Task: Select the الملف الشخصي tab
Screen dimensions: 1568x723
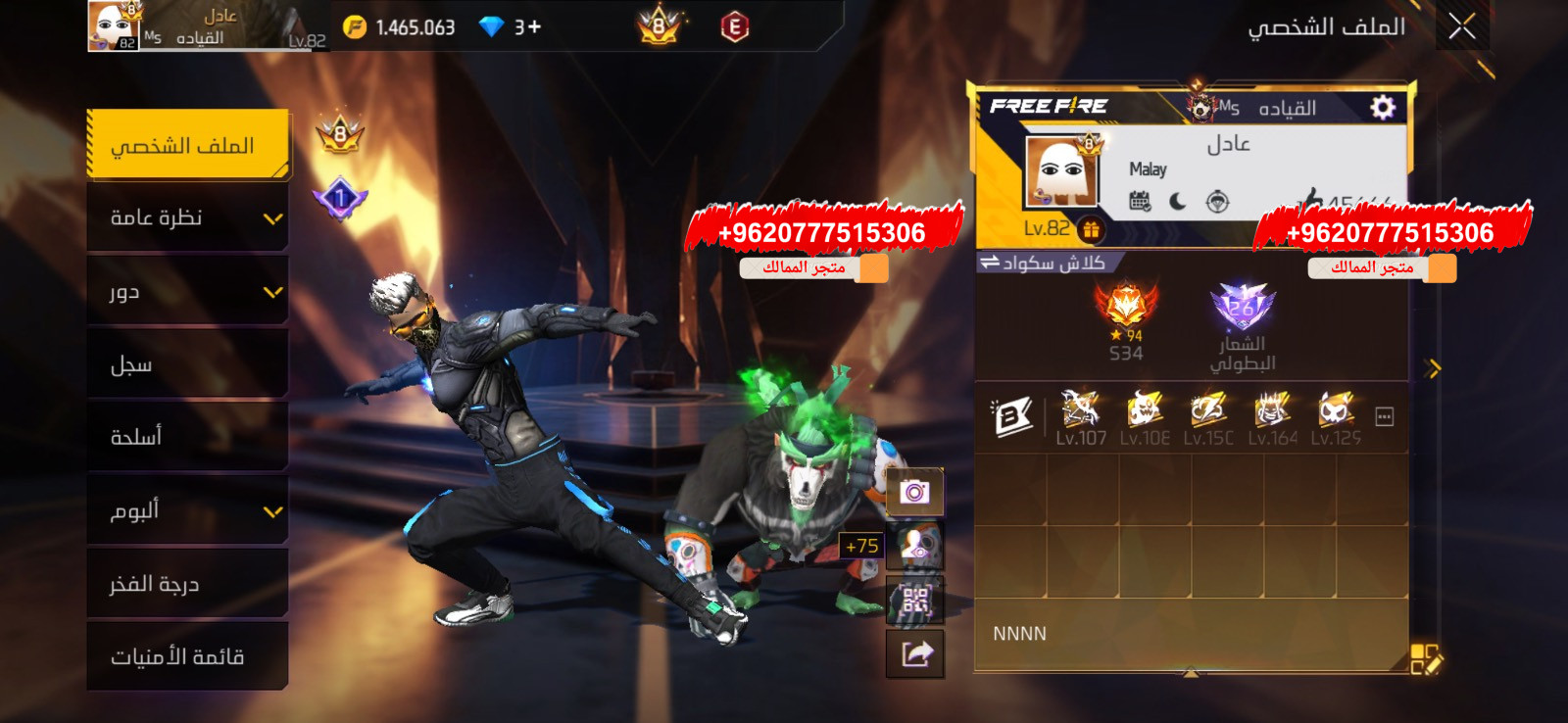Action: 186,145
